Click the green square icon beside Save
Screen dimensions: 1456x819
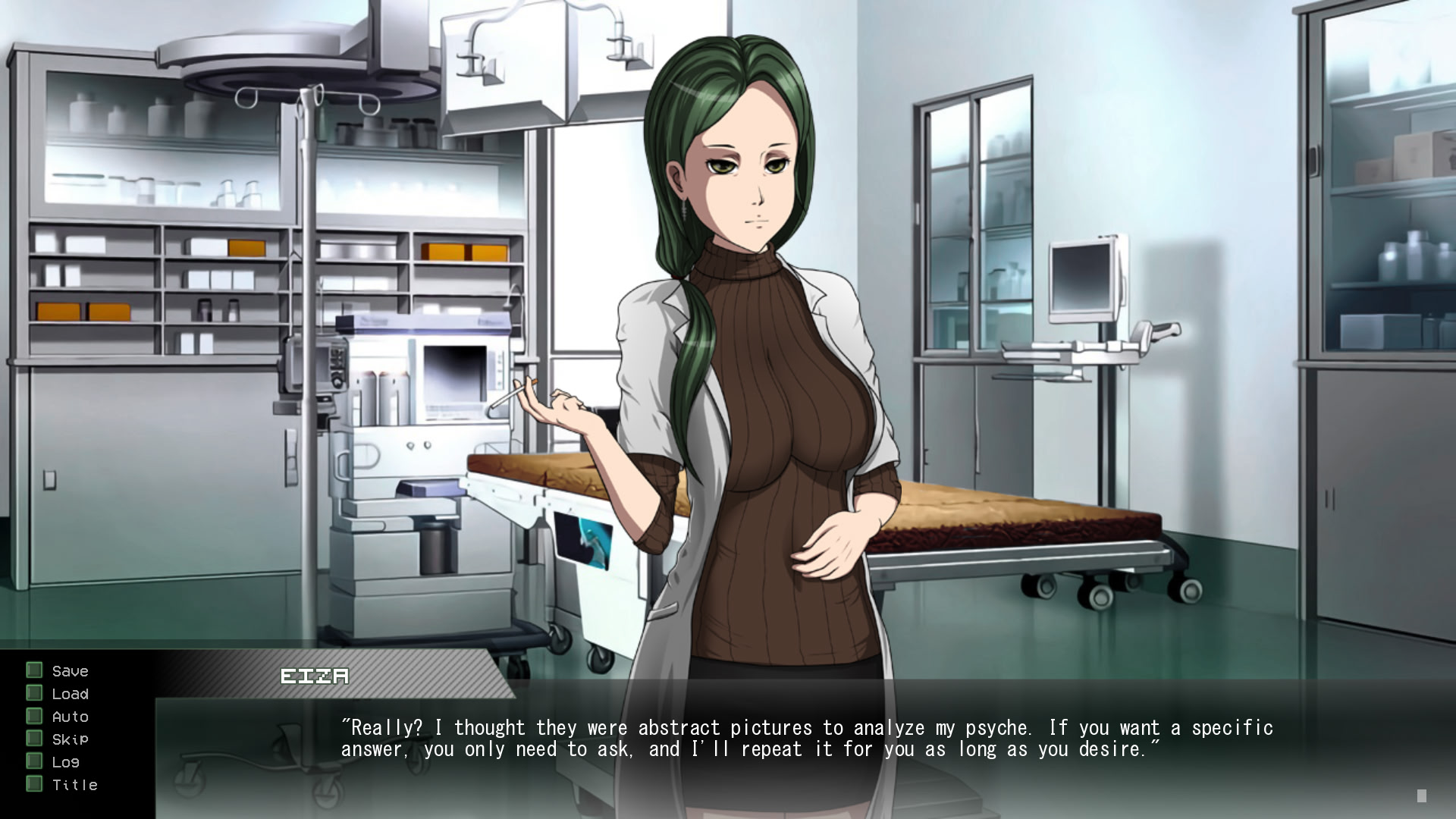pyautogui.click(x=33, y=670)
